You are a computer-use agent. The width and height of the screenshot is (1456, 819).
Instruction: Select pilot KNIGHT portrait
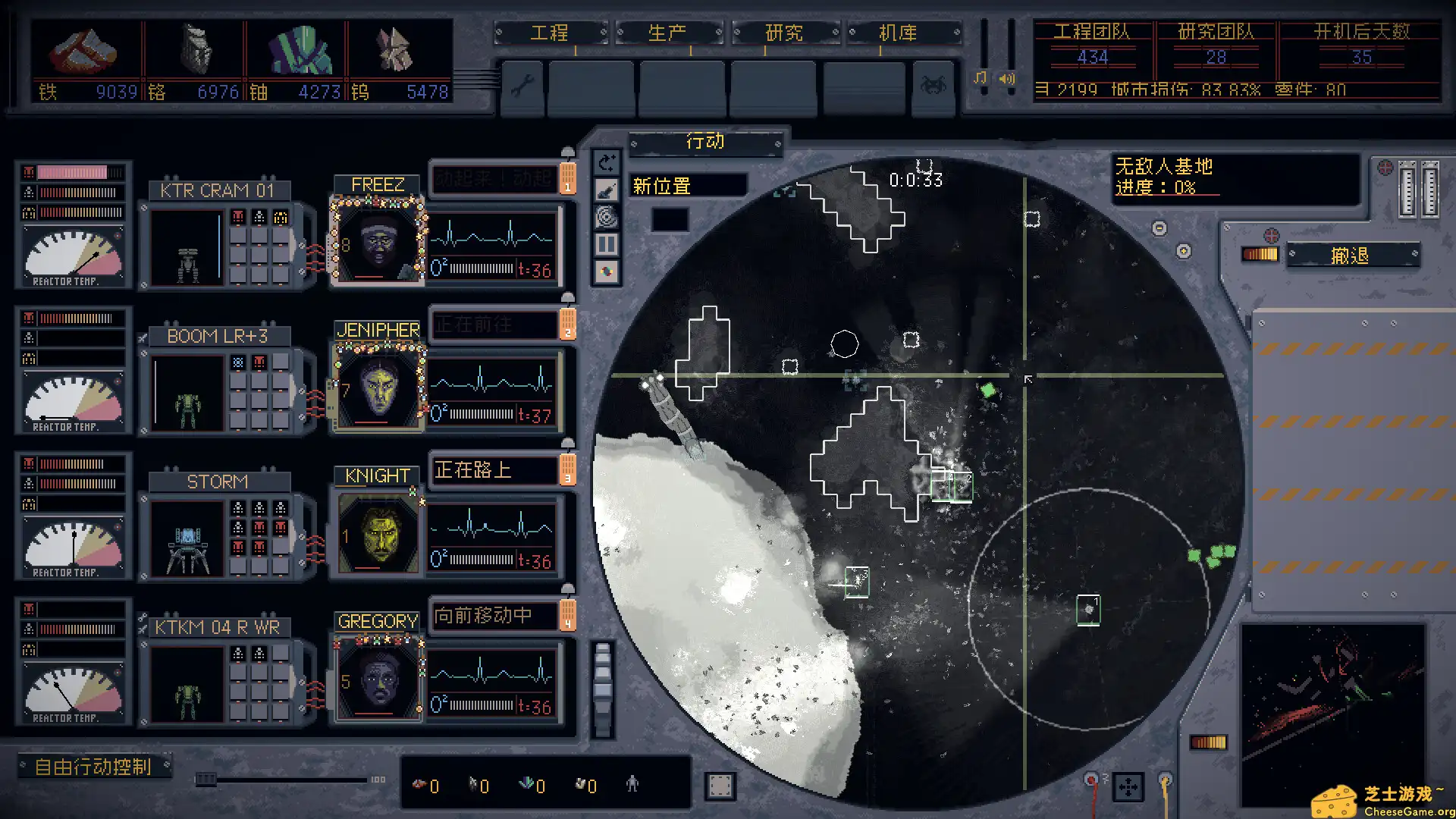coord(377,534)
